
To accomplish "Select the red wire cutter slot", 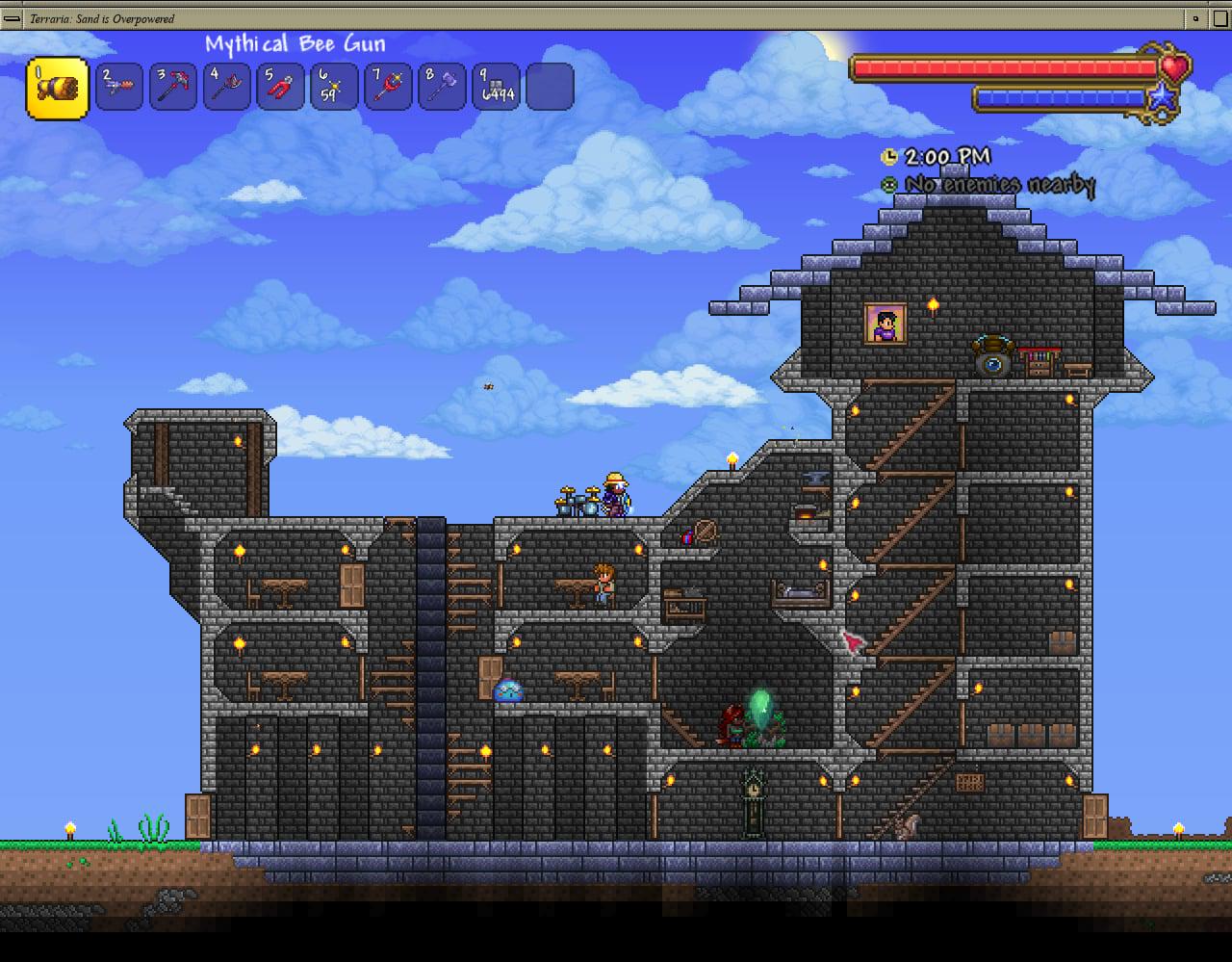I will 281,88.
